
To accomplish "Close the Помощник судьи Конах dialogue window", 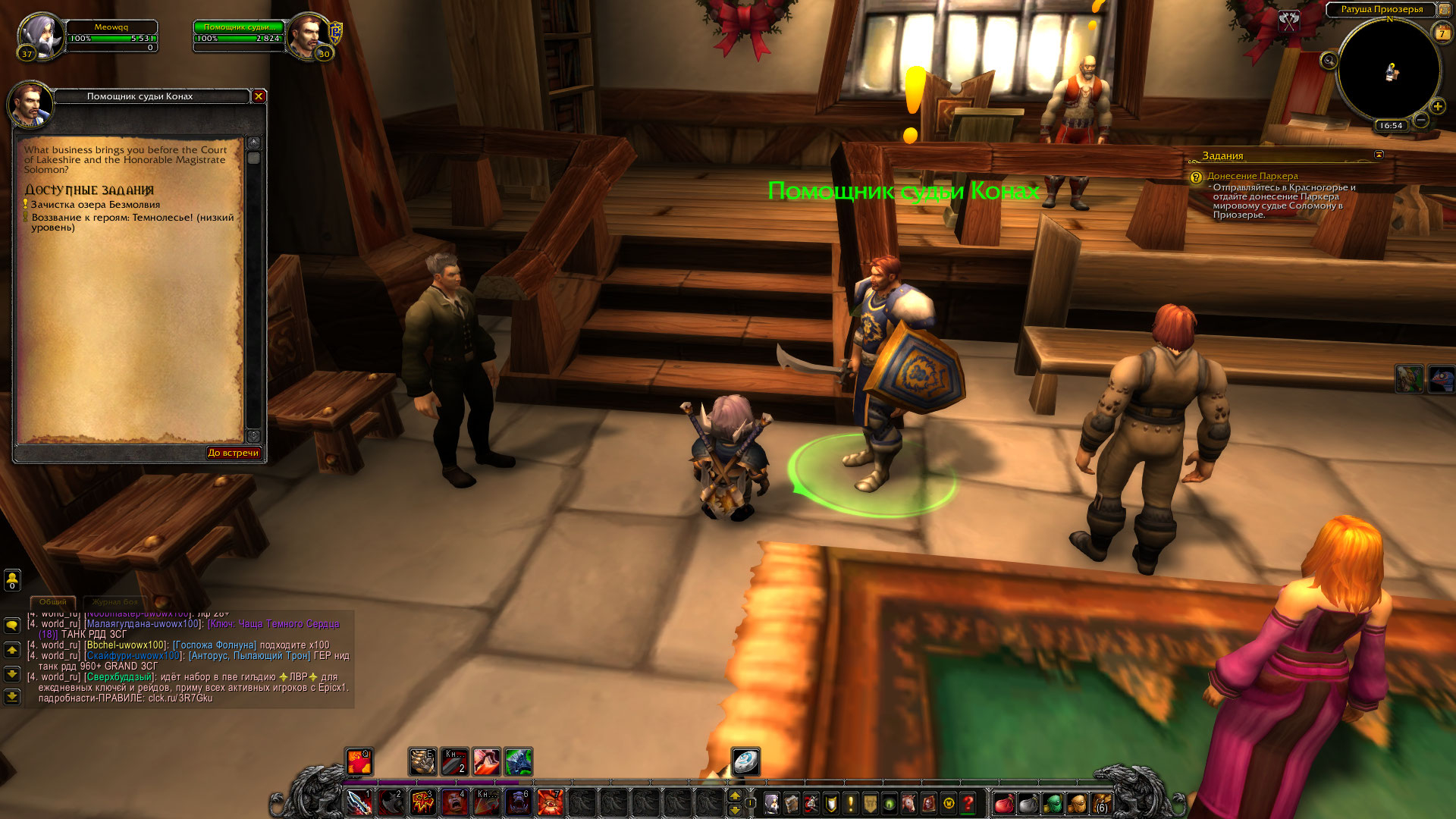I will click(259, 96).
